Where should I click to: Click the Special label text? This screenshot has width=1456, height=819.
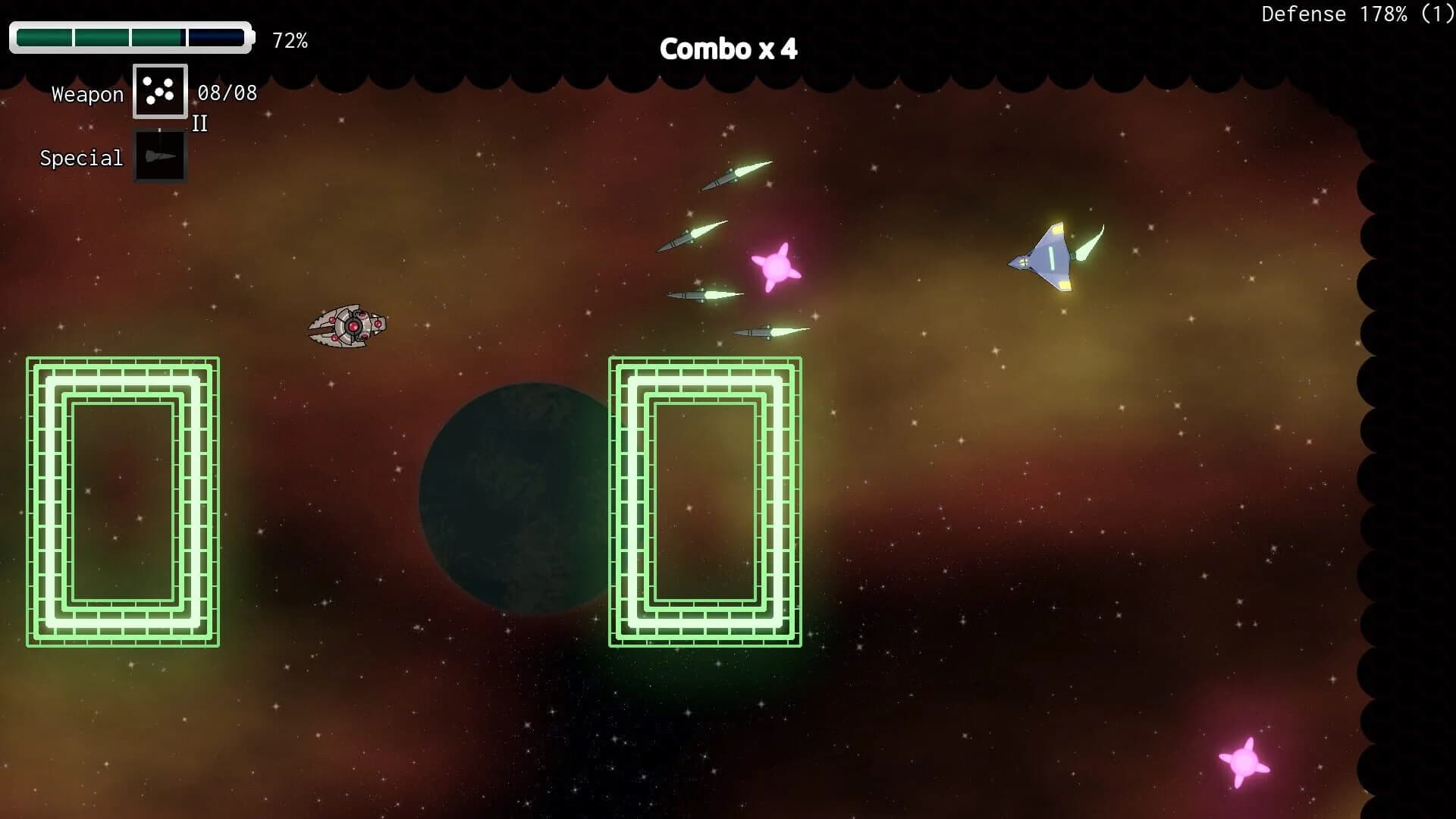point(80,158)
